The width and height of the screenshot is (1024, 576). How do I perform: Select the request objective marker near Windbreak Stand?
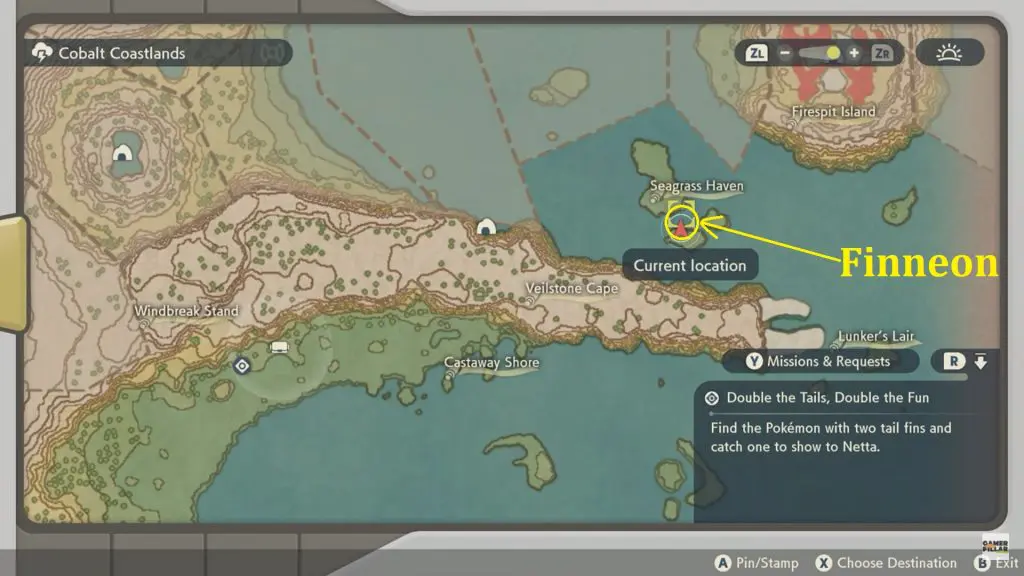pos(241,365)
